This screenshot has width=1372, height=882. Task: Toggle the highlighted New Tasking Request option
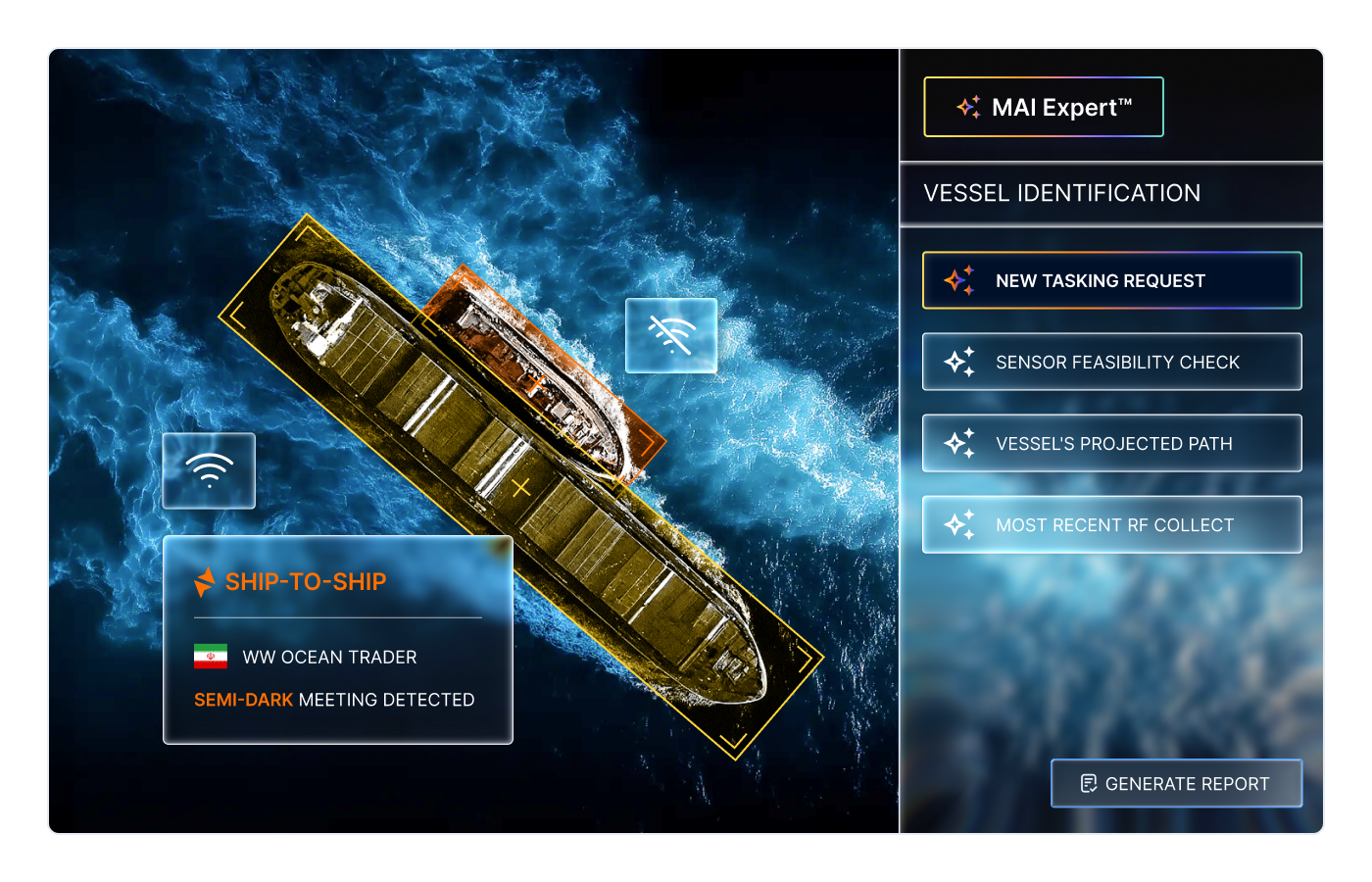[x=1112, y=280]
